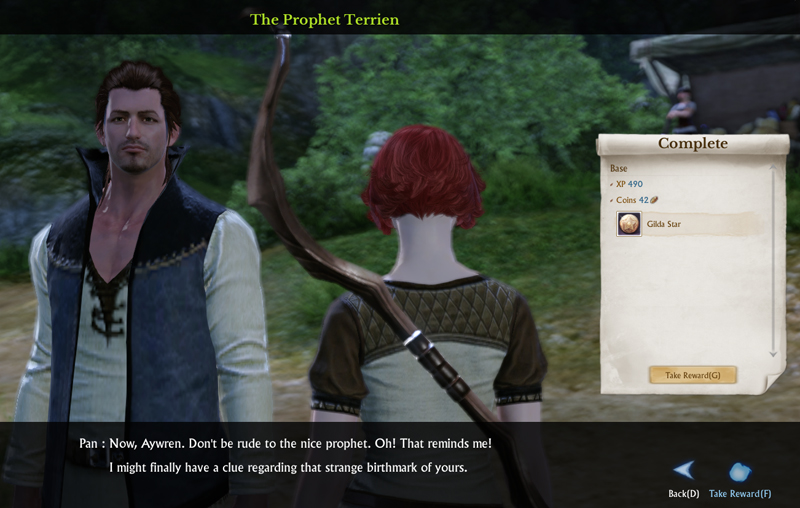Click the Take Reward button on the parchment

(693, 375)
